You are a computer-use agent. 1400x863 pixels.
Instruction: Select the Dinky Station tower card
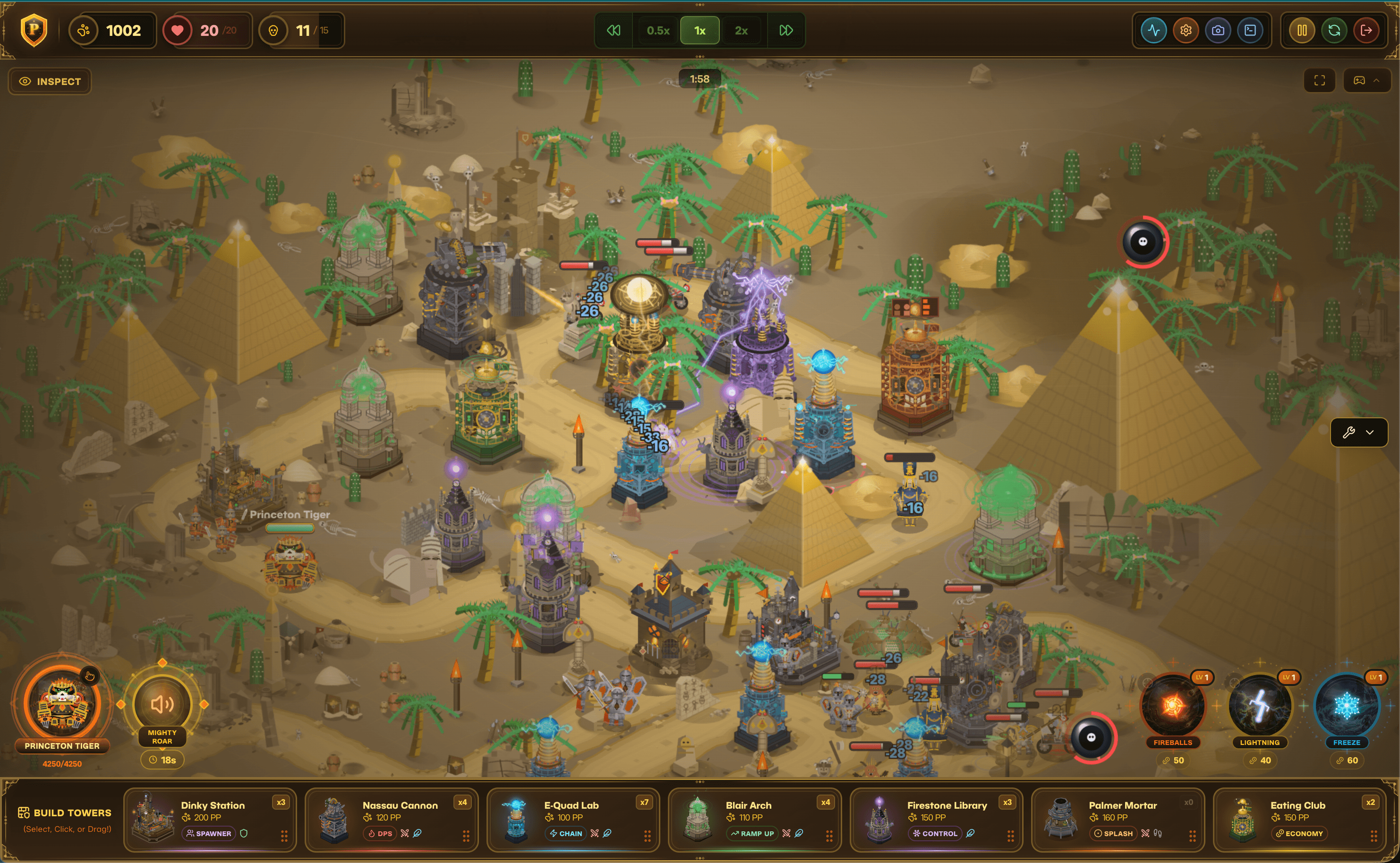coord(210,820)
